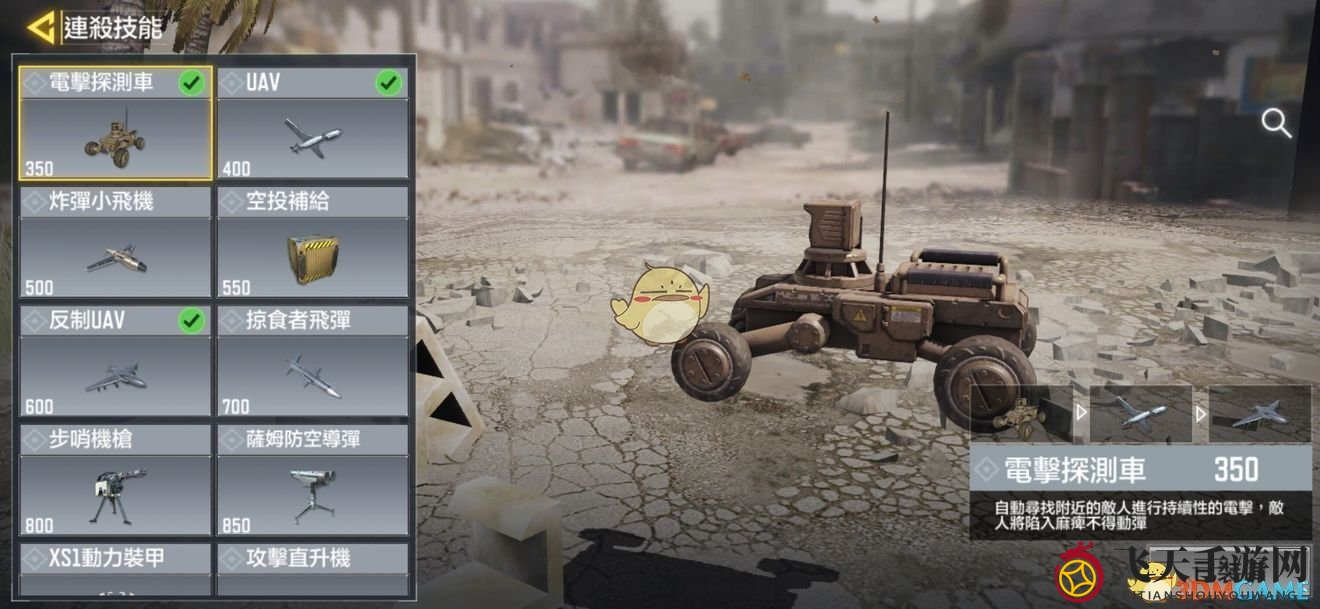
Task: Pick the 薩姆防空導彈 SAM turret tile
Action: click(x=312, y=480)
